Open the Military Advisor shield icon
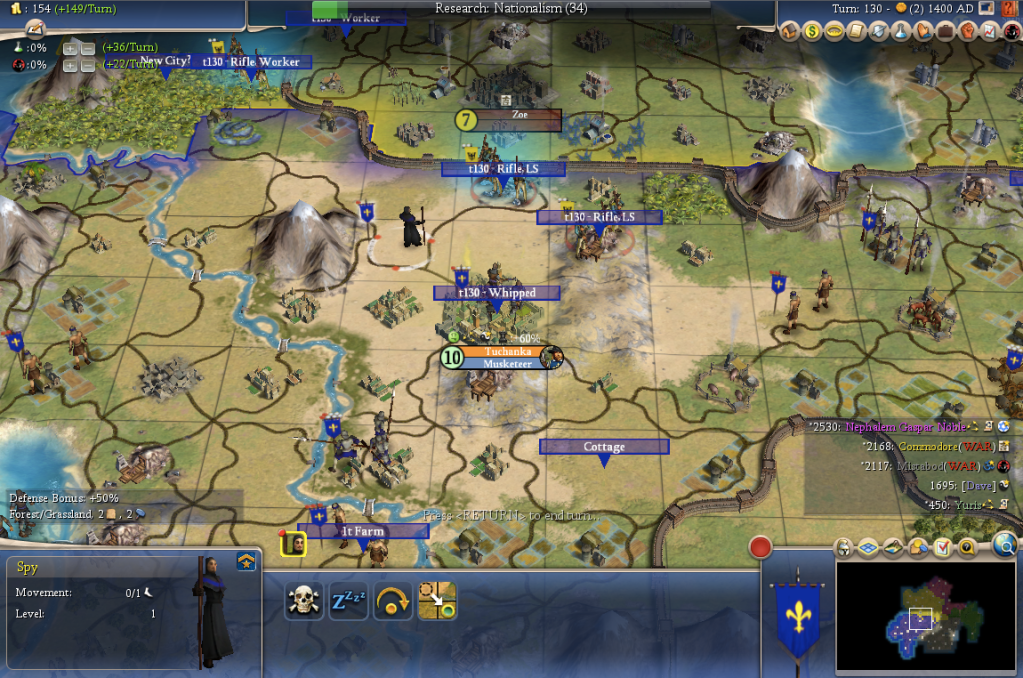Viewport: 1023px width, 678px height. 878,32
